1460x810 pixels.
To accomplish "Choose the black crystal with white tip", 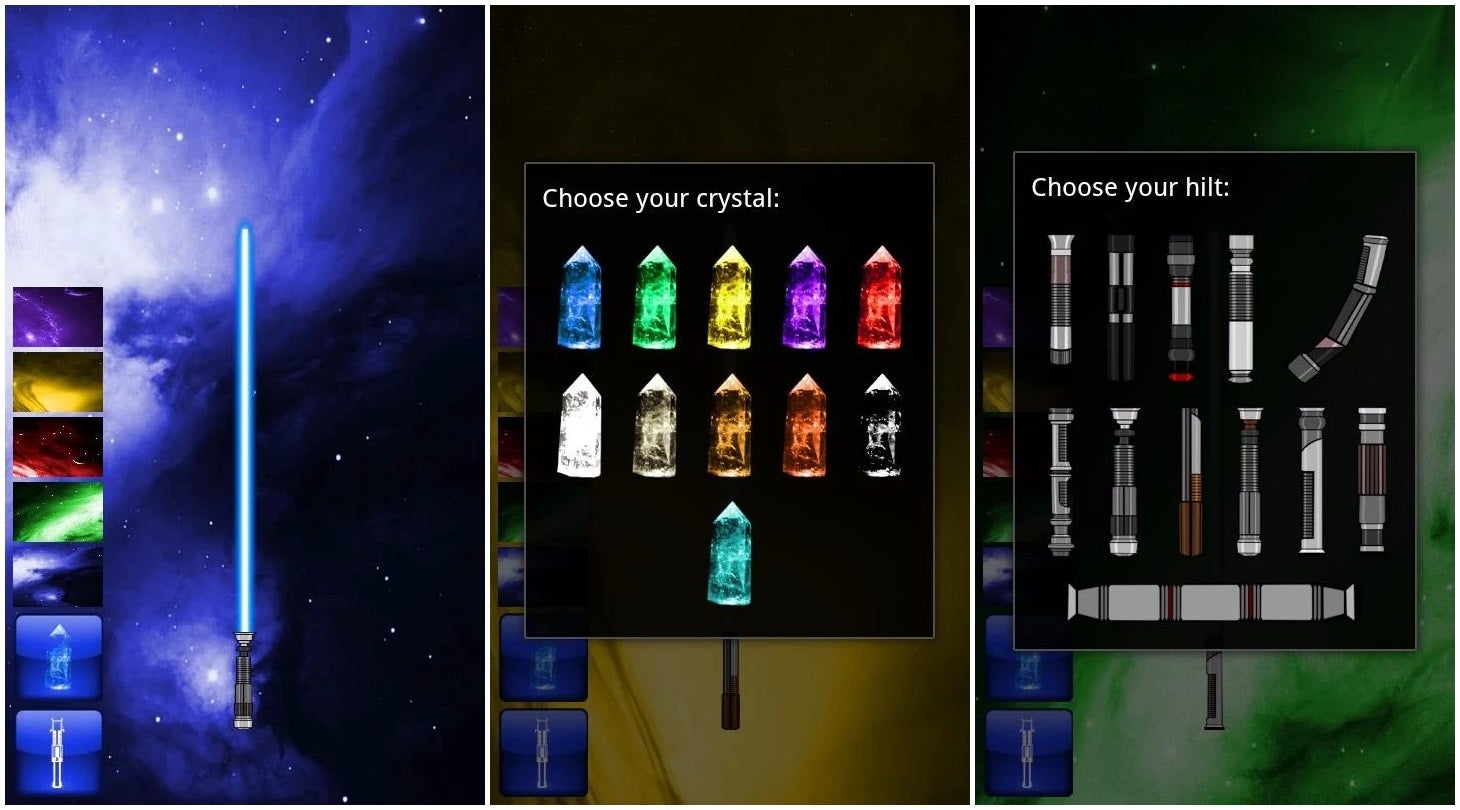I will click(880, 426).
